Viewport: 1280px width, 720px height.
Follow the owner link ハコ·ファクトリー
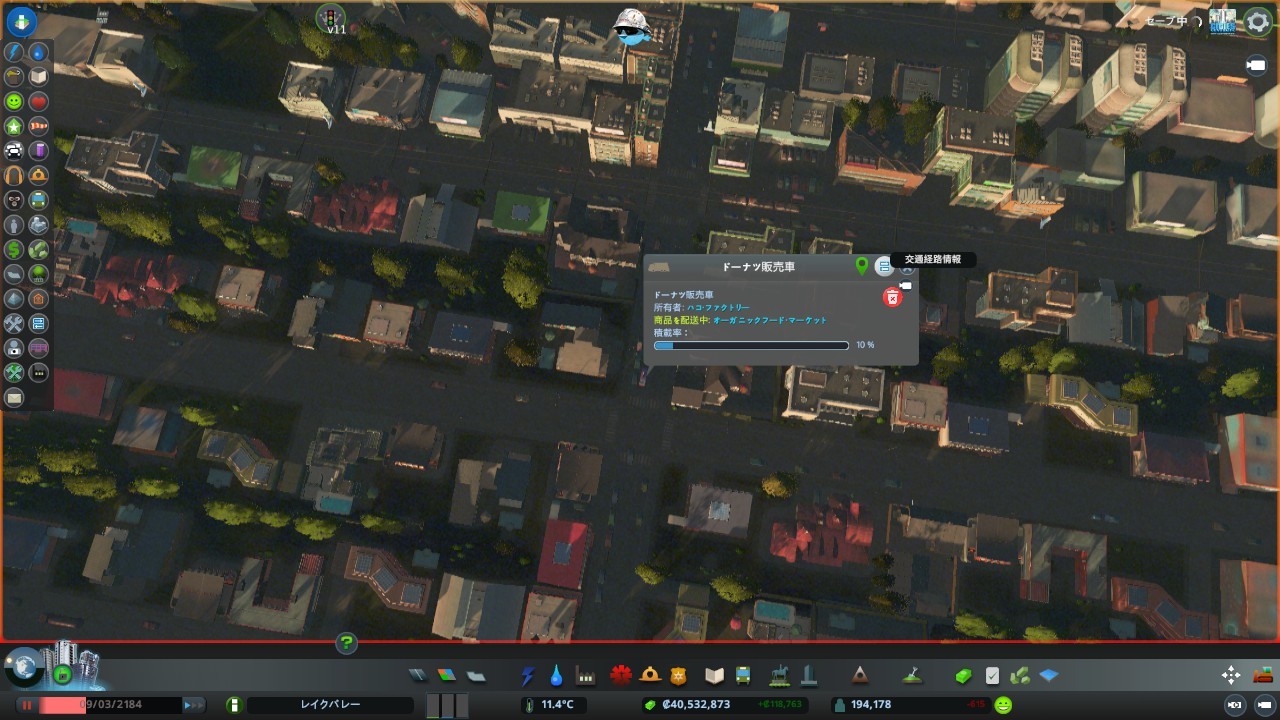tap(718, 307)
